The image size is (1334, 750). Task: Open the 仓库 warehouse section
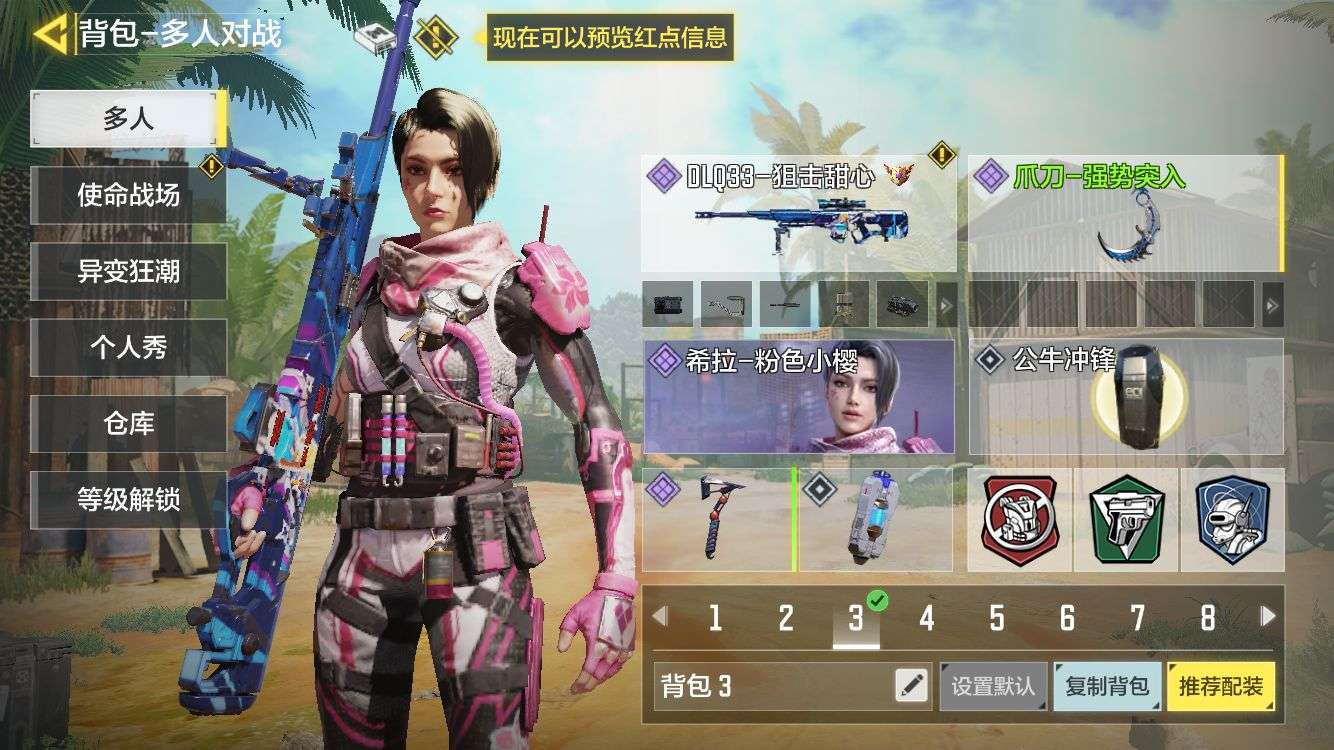click(x=128, y=424)
